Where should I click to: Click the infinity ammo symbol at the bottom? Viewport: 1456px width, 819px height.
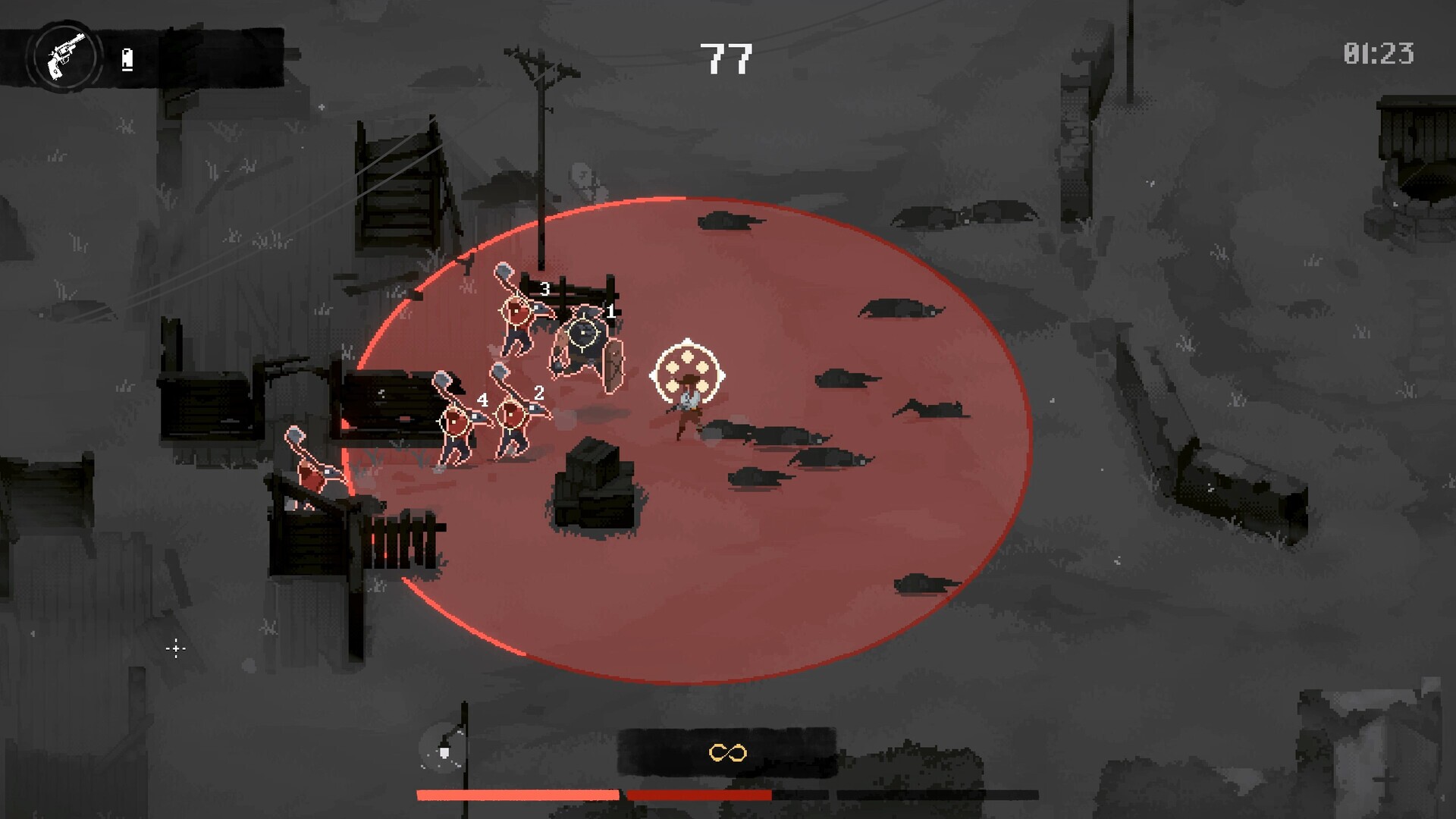[726, 753]
